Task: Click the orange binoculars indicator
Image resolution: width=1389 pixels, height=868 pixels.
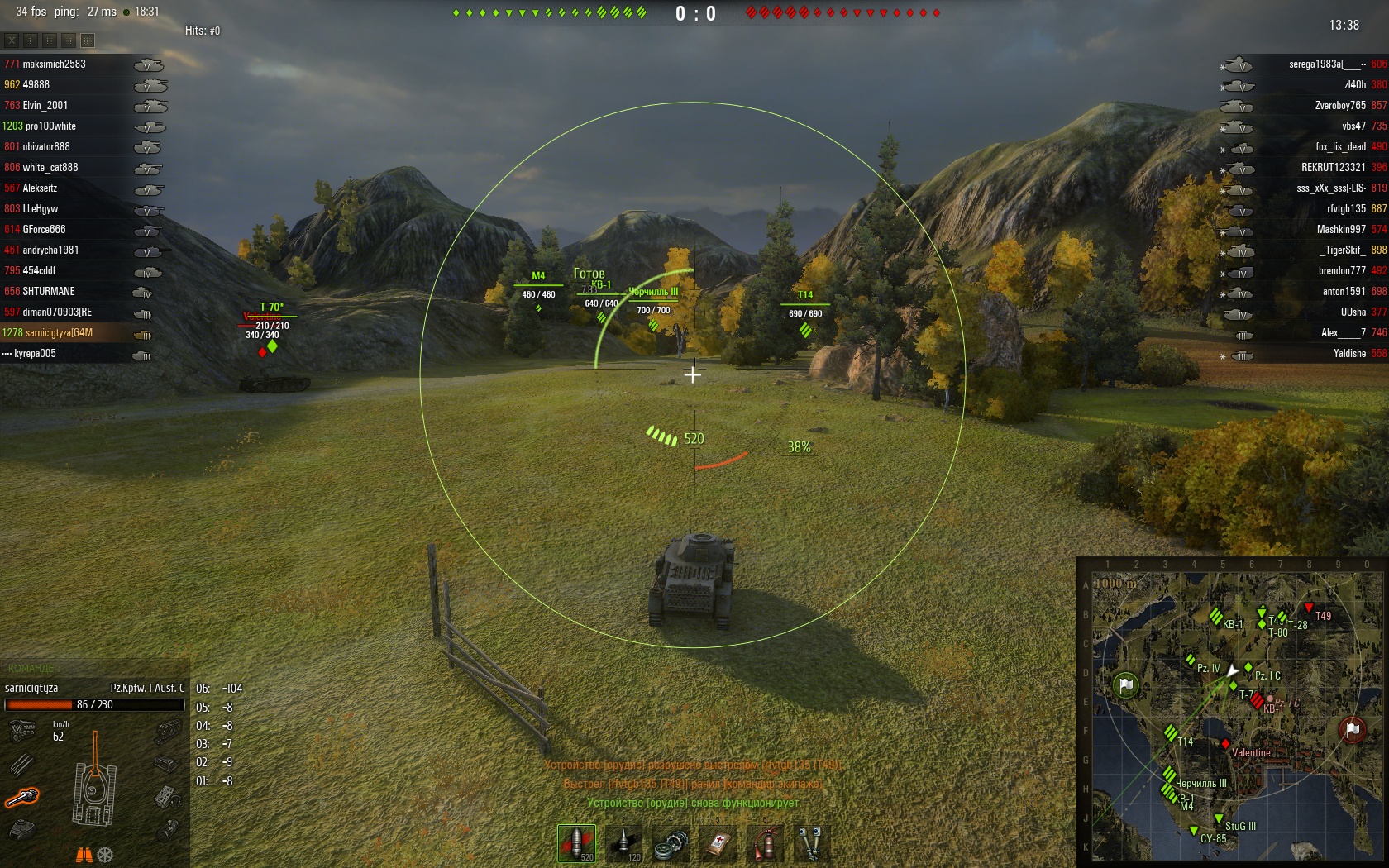Action: (84, 855)
